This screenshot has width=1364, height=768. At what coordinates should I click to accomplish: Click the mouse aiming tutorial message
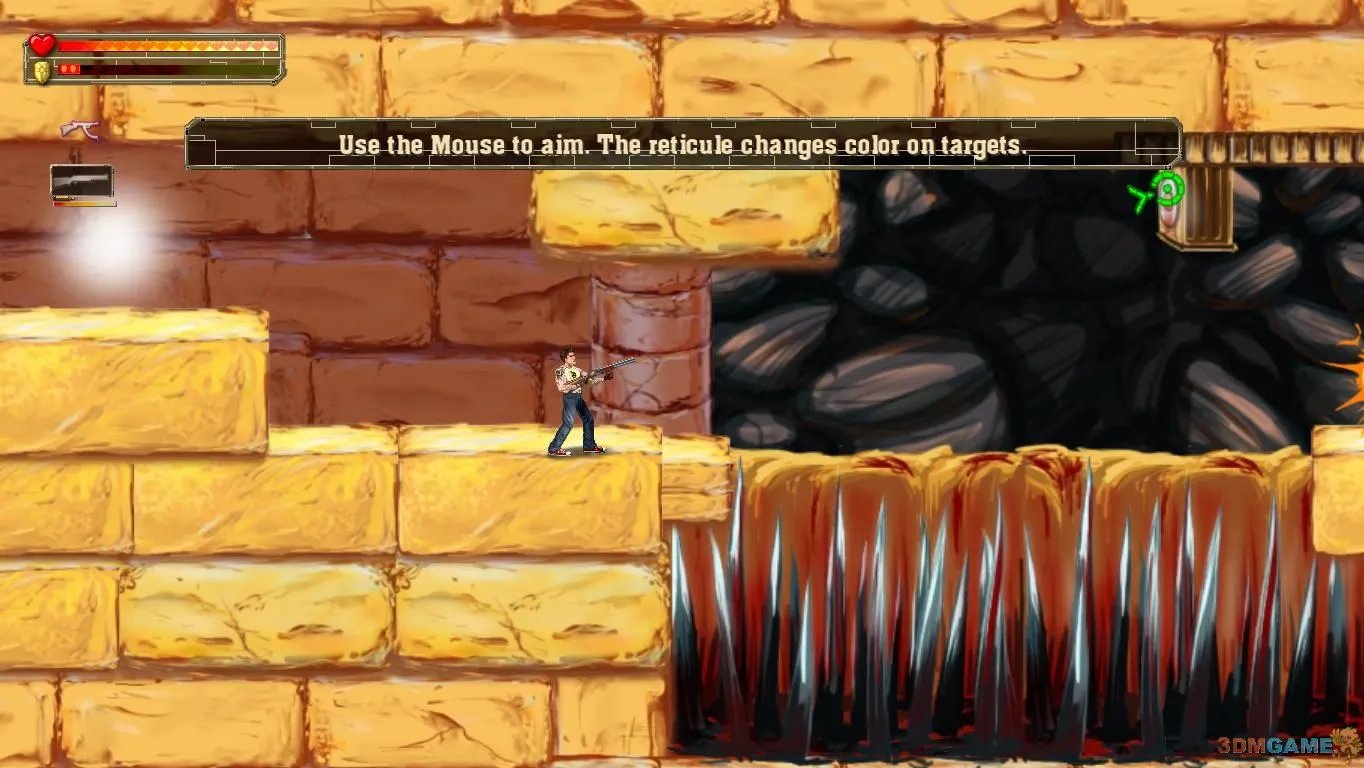(683, 145)
